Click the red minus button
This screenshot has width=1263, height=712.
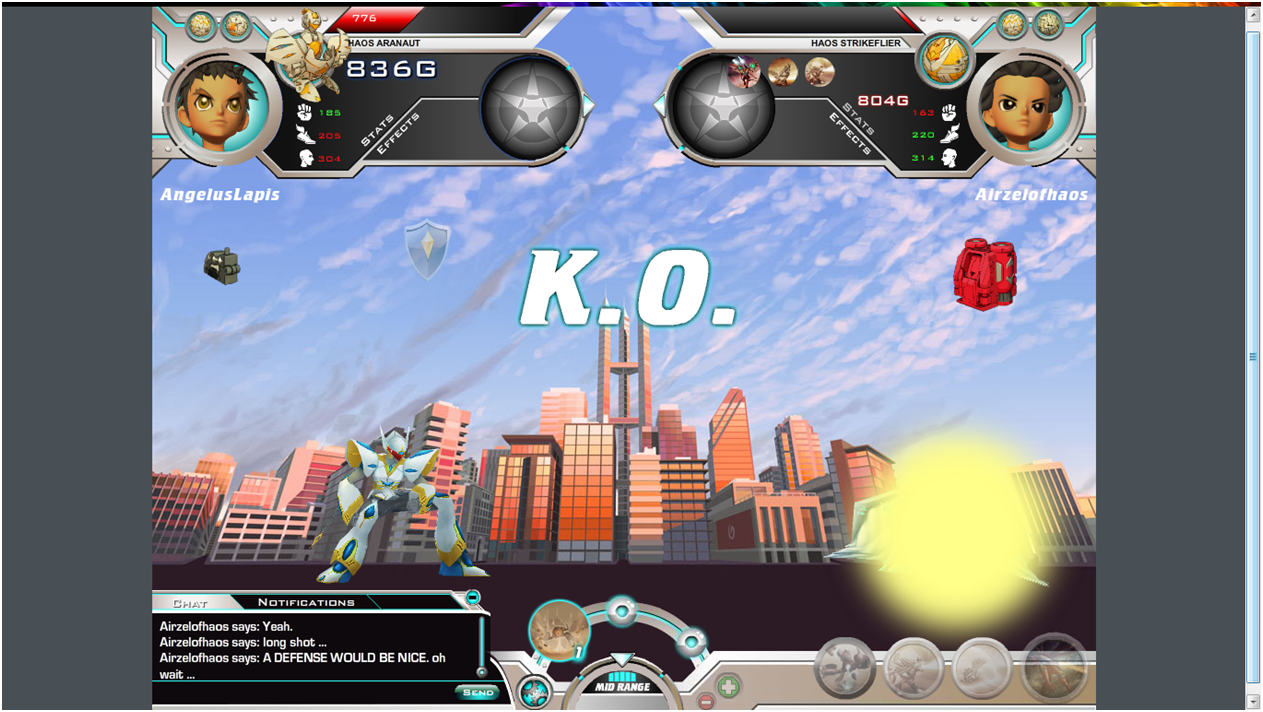click(x=705, y=701)
